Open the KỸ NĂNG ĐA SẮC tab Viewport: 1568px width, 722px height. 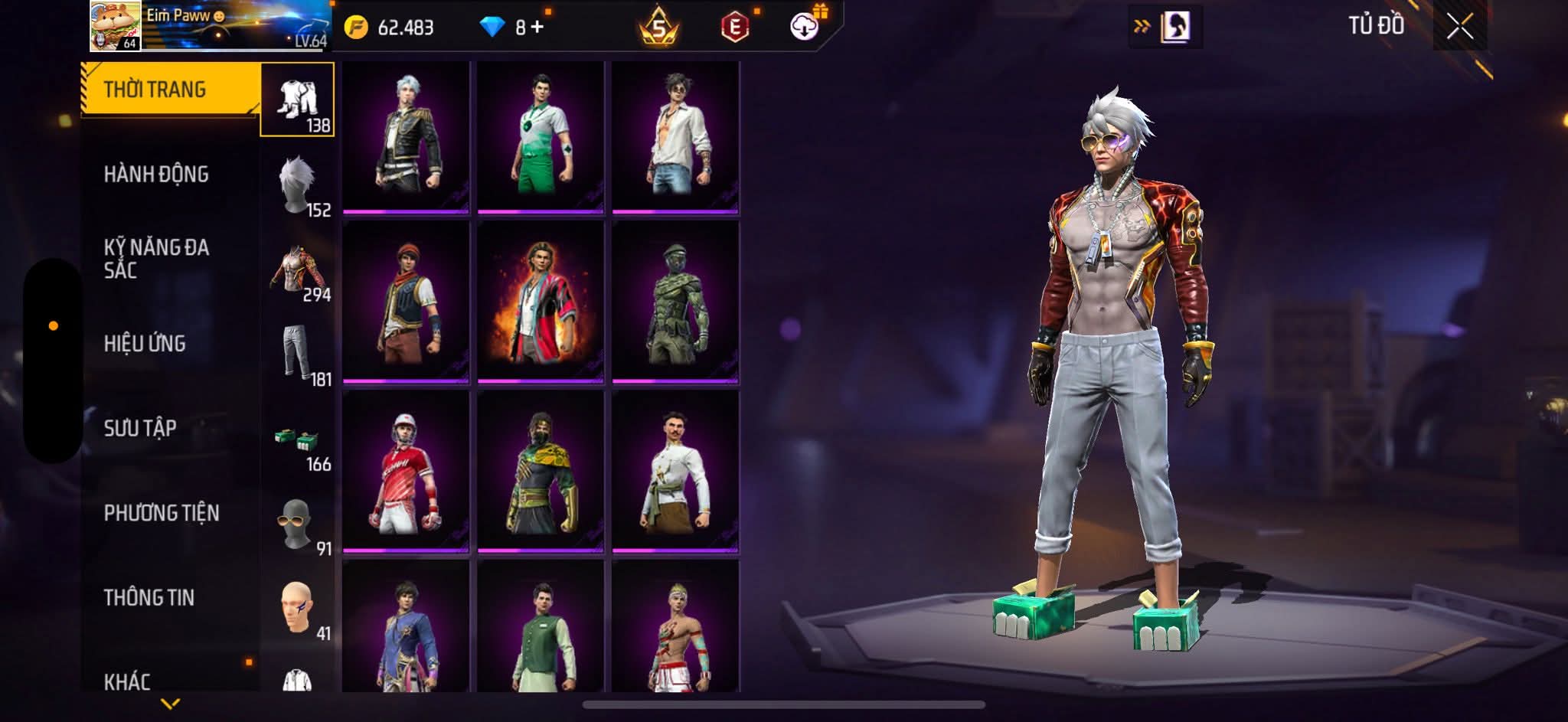(156, 258)
